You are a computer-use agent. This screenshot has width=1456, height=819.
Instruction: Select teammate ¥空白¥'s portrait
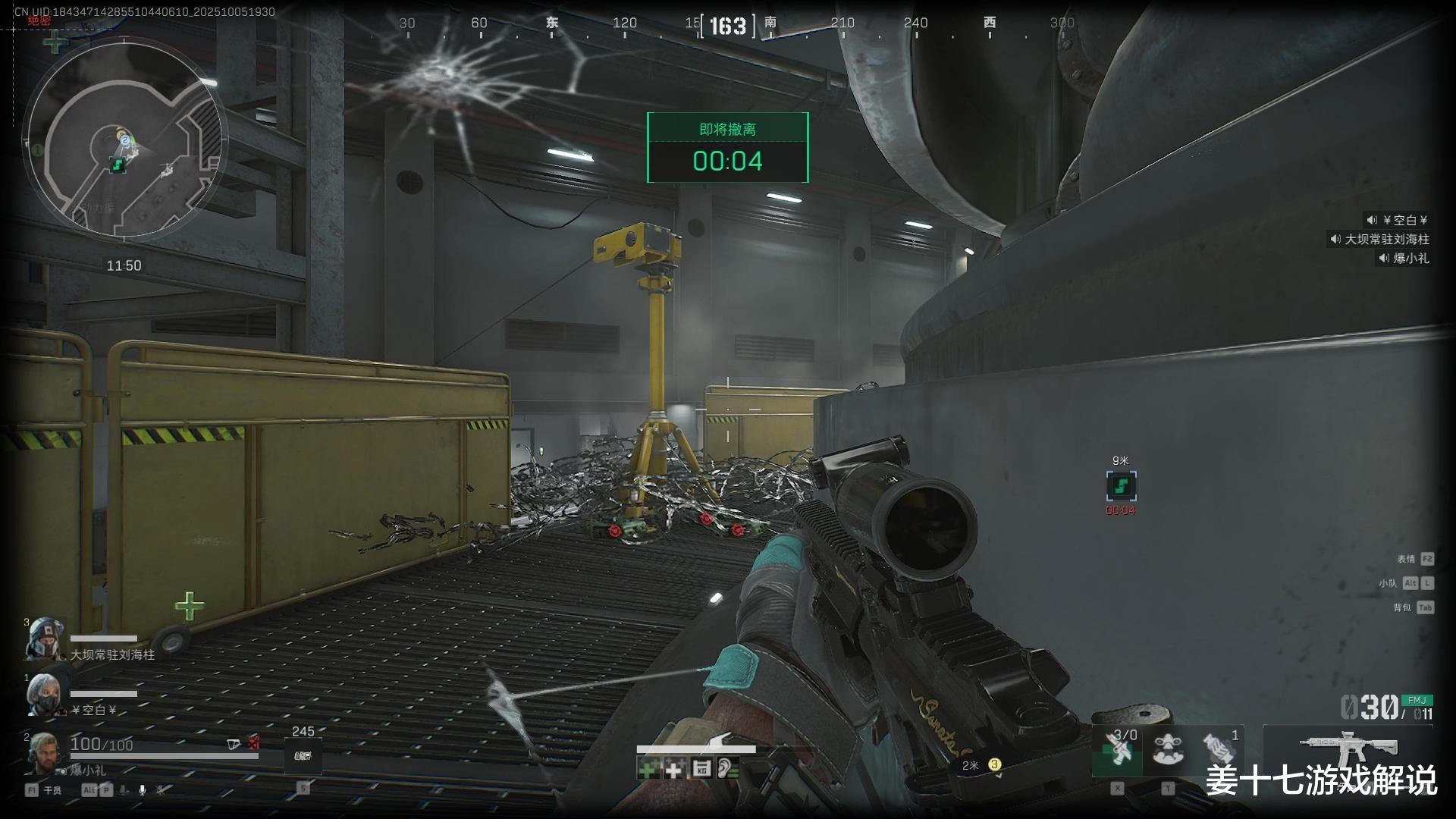pos(44,694)
